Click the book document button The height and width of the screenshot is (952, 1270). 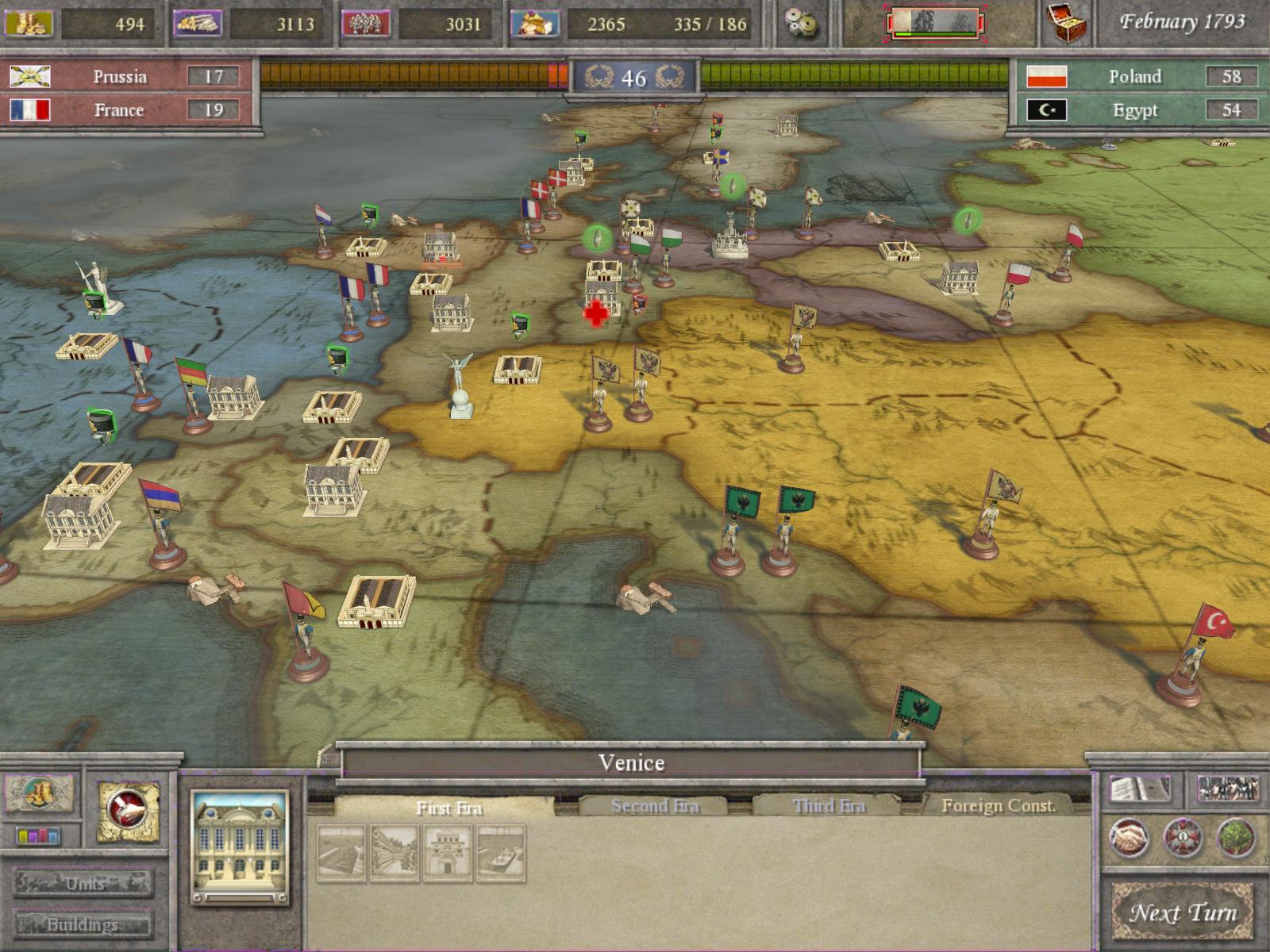tap(1140, 789)
